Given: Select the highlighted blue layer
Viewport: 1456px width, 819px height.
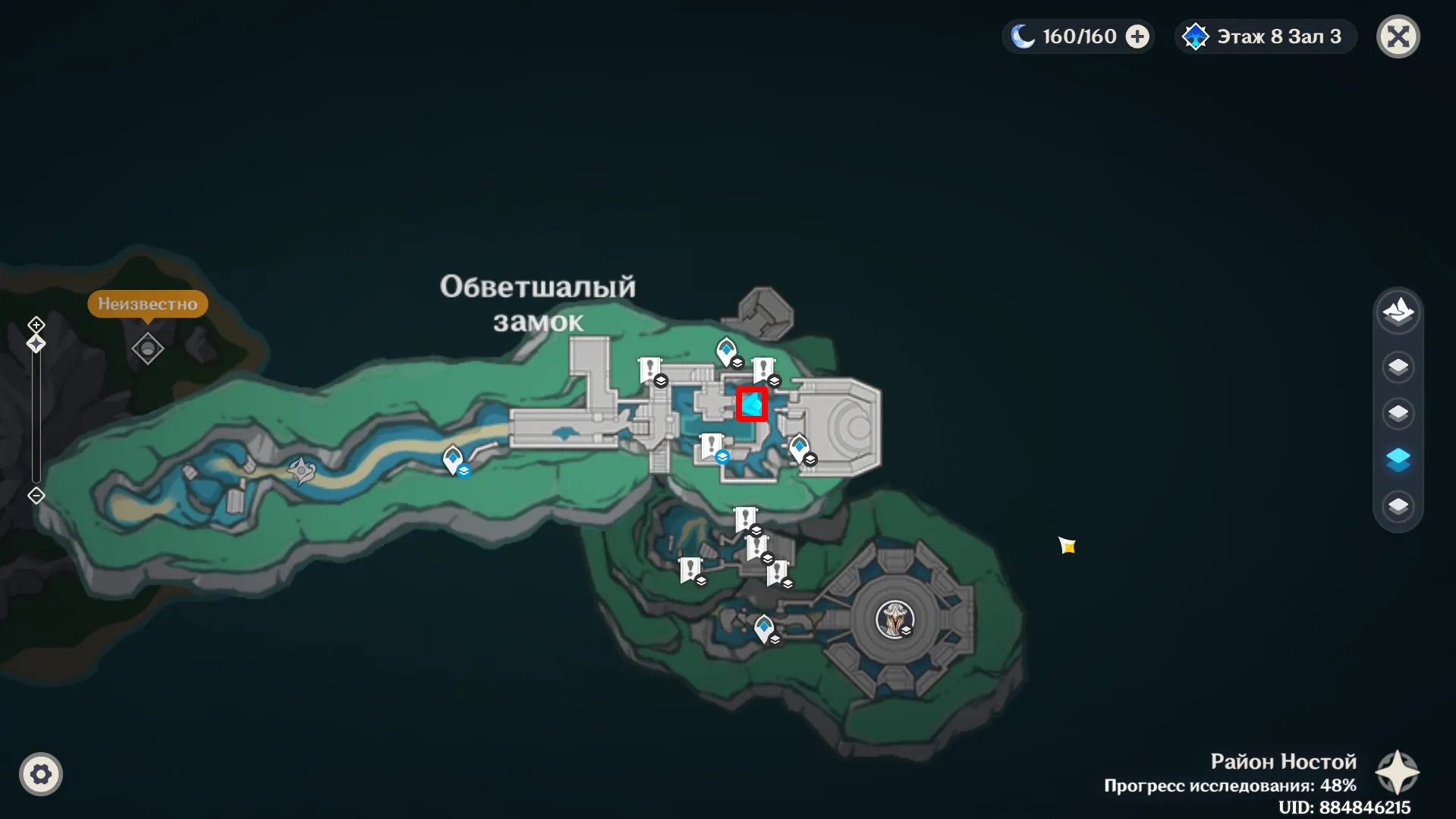Looking at the screenshot, I should click(1399, 458).
